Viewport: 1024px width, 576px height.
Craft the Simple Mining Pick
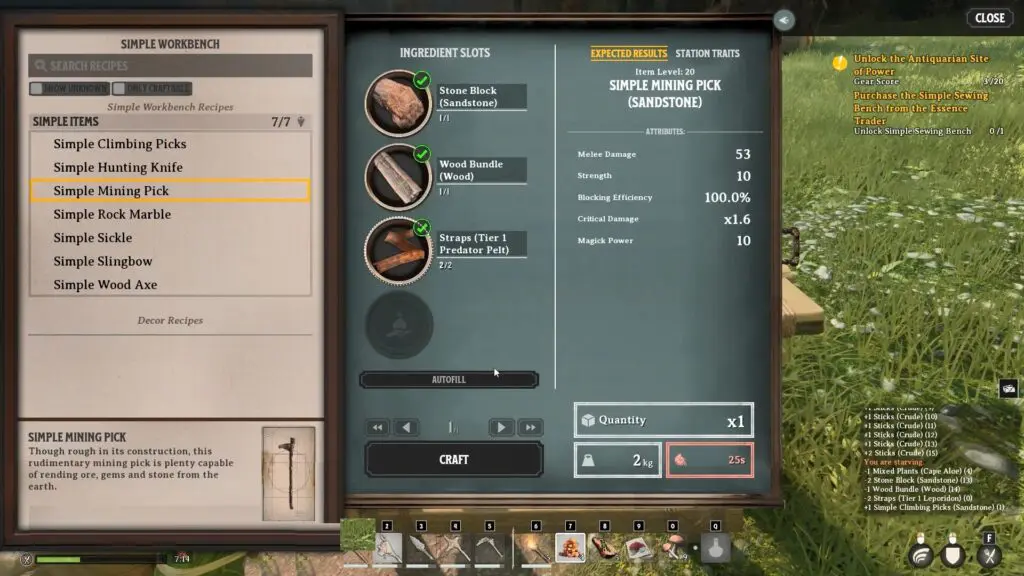pos(453,459)
